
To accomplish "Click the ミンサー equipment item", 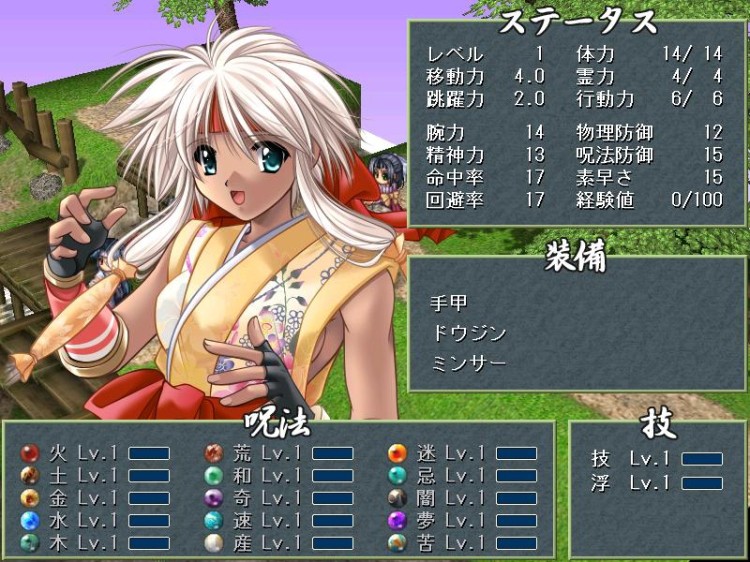I will pos(468,363).
